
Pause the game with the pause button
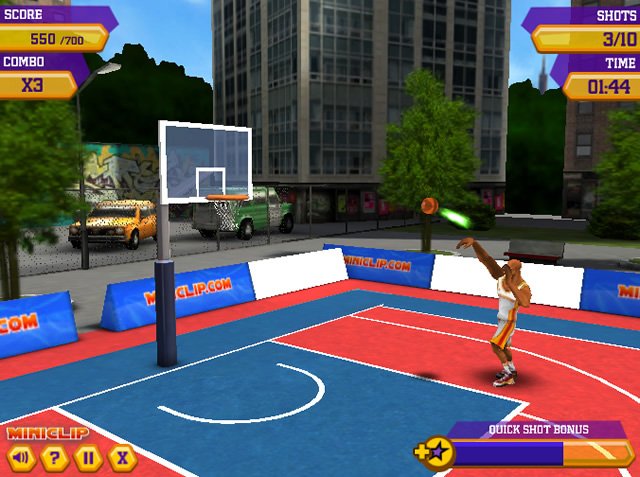pyautogui.click(x=88, y=459)
